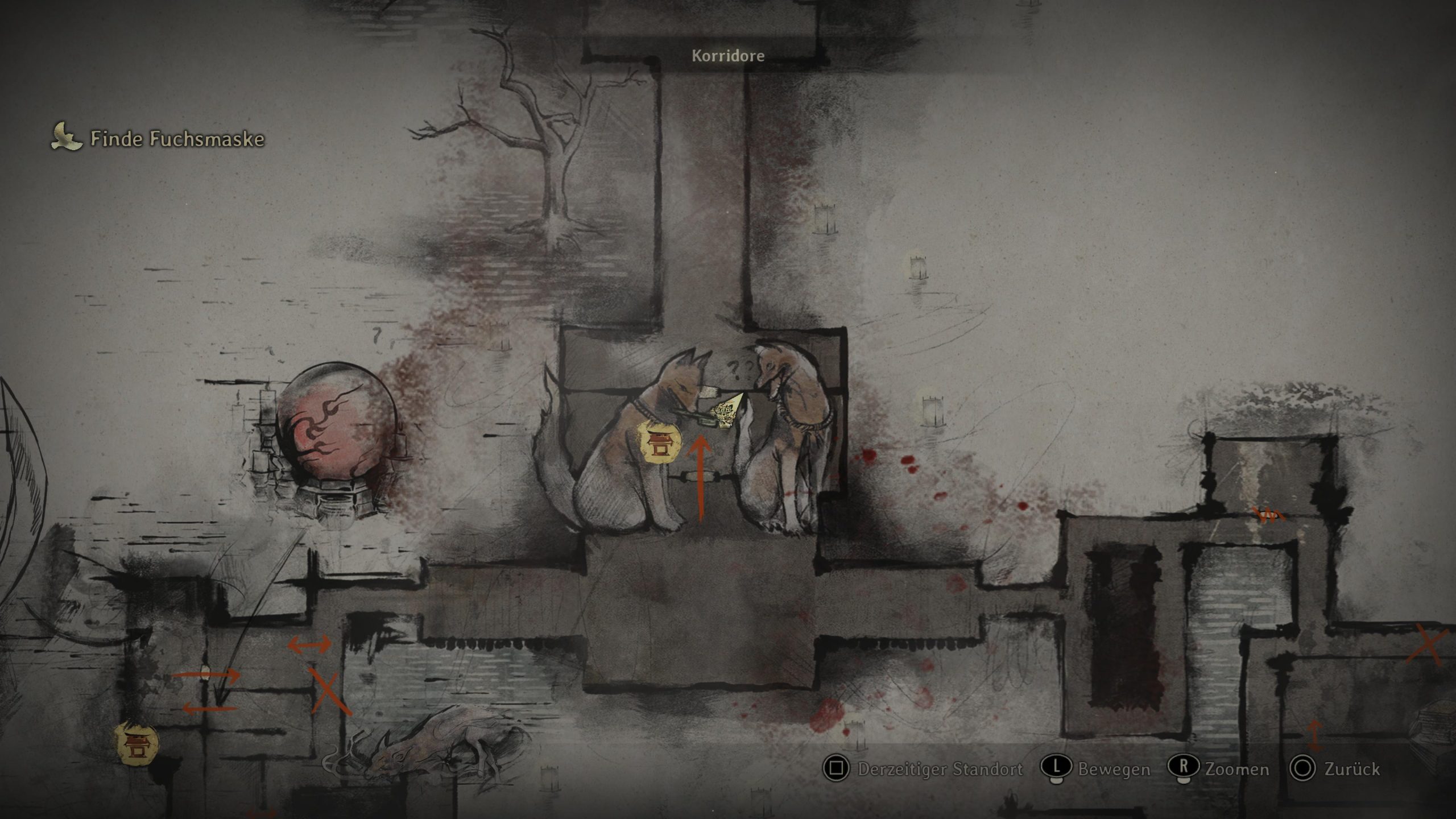The height and width of the screenshot is (819, 1456).
Task: Select the shrine marker below the red swap arrows
Action: [136, 744]
